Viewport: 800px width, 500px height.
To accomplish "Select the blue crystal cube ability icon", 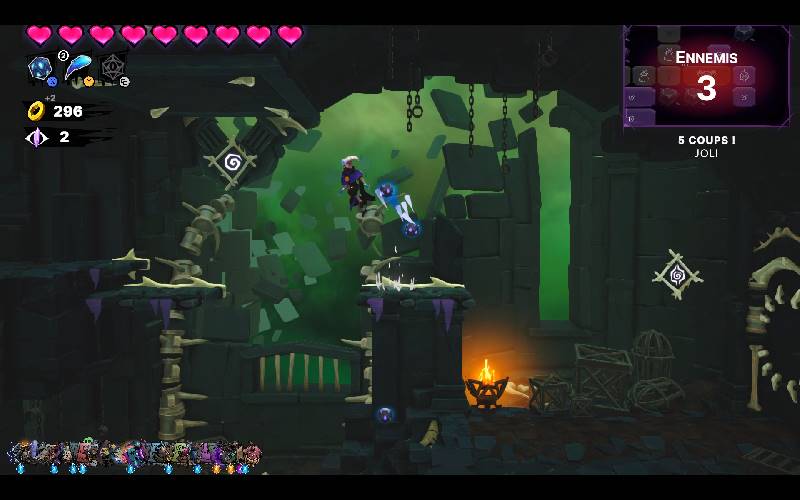I will coord(41,68).
